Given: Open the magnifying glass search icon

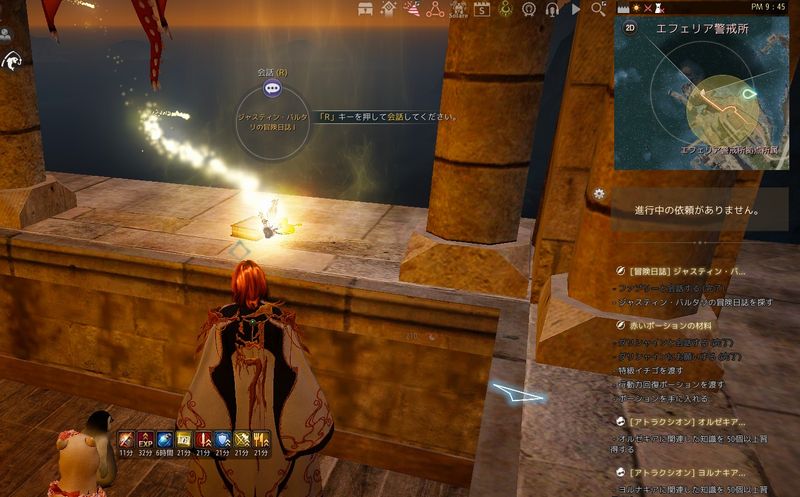Looking at the screenshot, I should (598, 9).
